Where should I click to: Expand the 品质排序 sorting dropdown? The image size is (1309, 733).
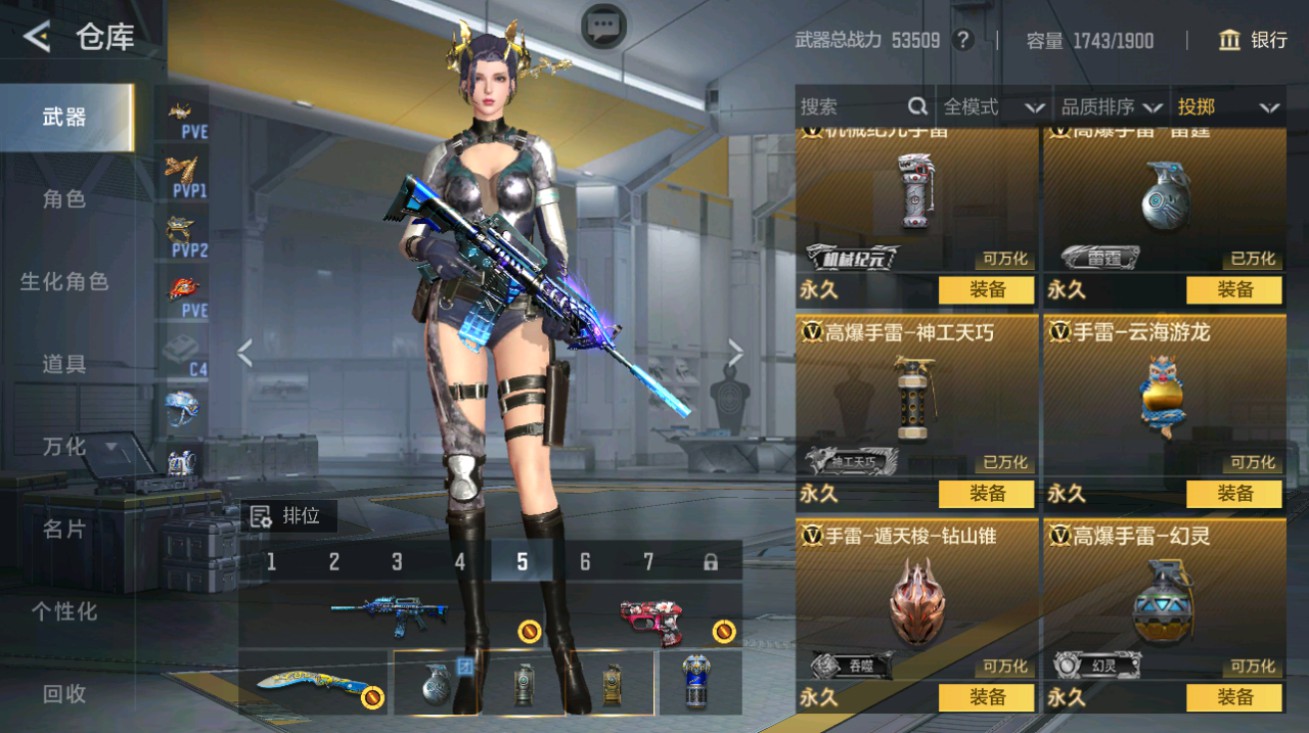pyautogui.click(x=1110, y=106)
